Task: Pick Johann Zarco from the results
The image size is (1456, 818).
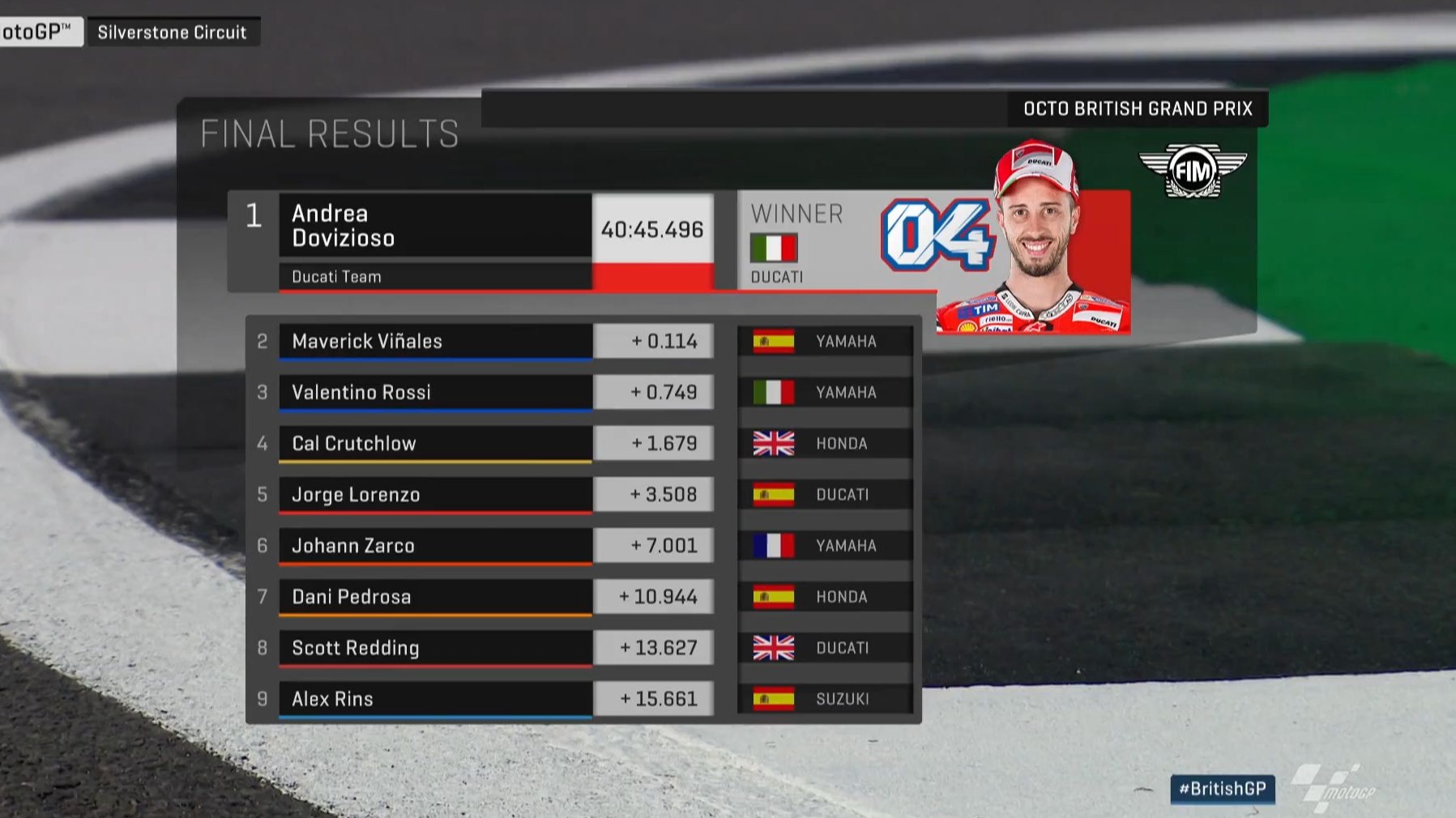Action: coord(434,545)
